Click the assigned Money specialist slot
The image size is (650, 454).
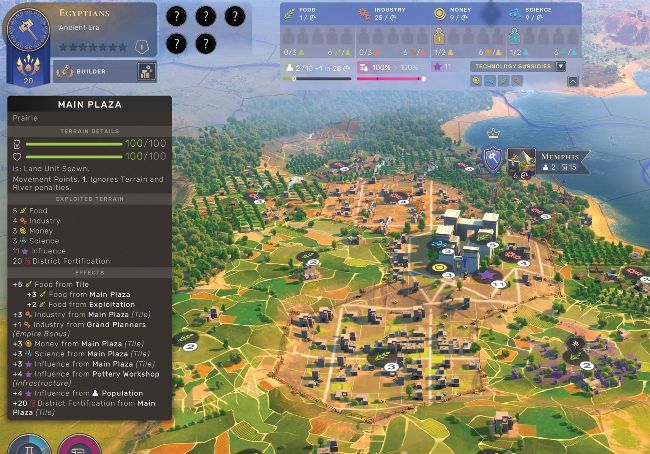coord(440,34)
